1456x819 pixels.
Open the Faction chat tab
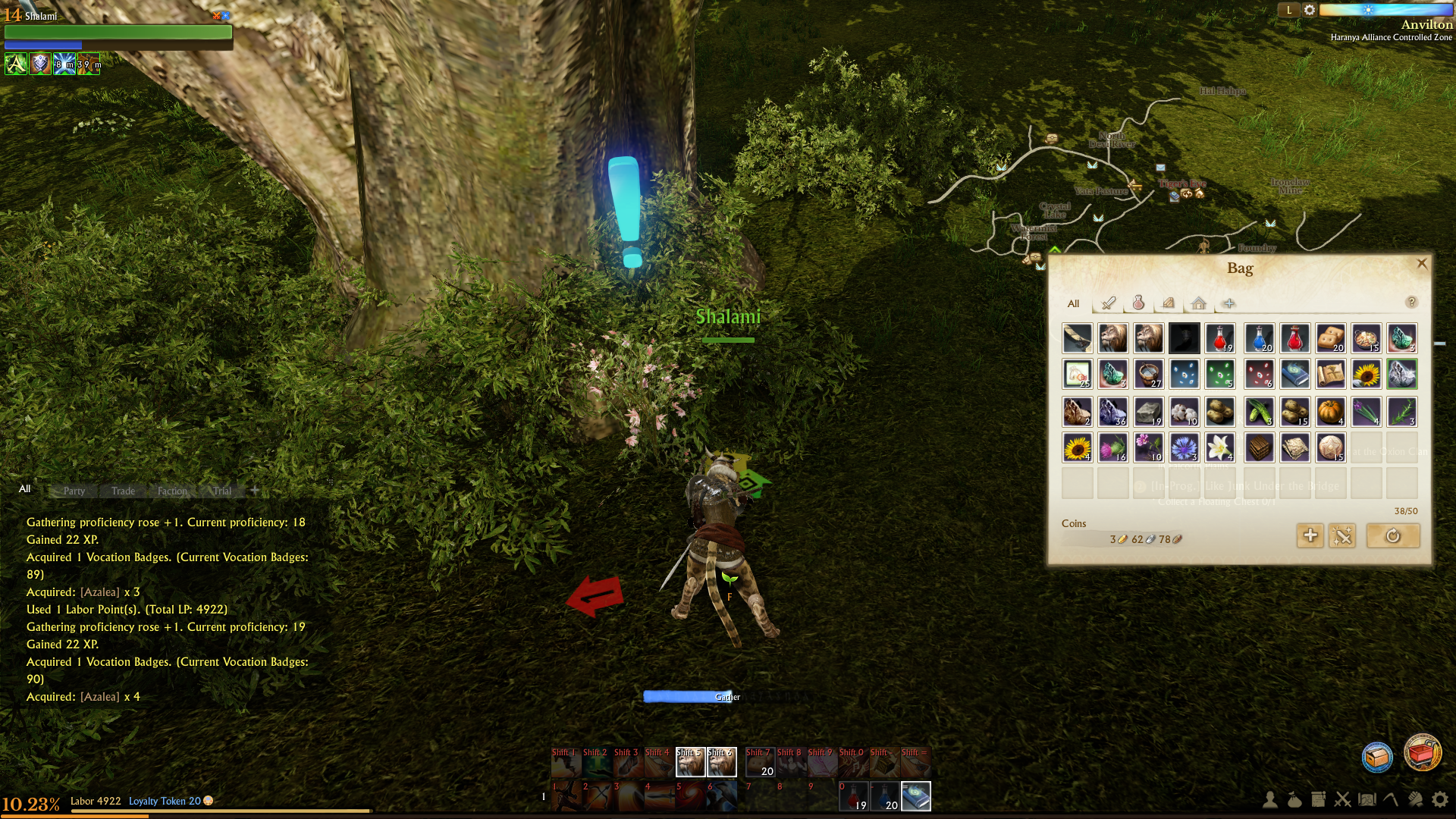point(172,491)
